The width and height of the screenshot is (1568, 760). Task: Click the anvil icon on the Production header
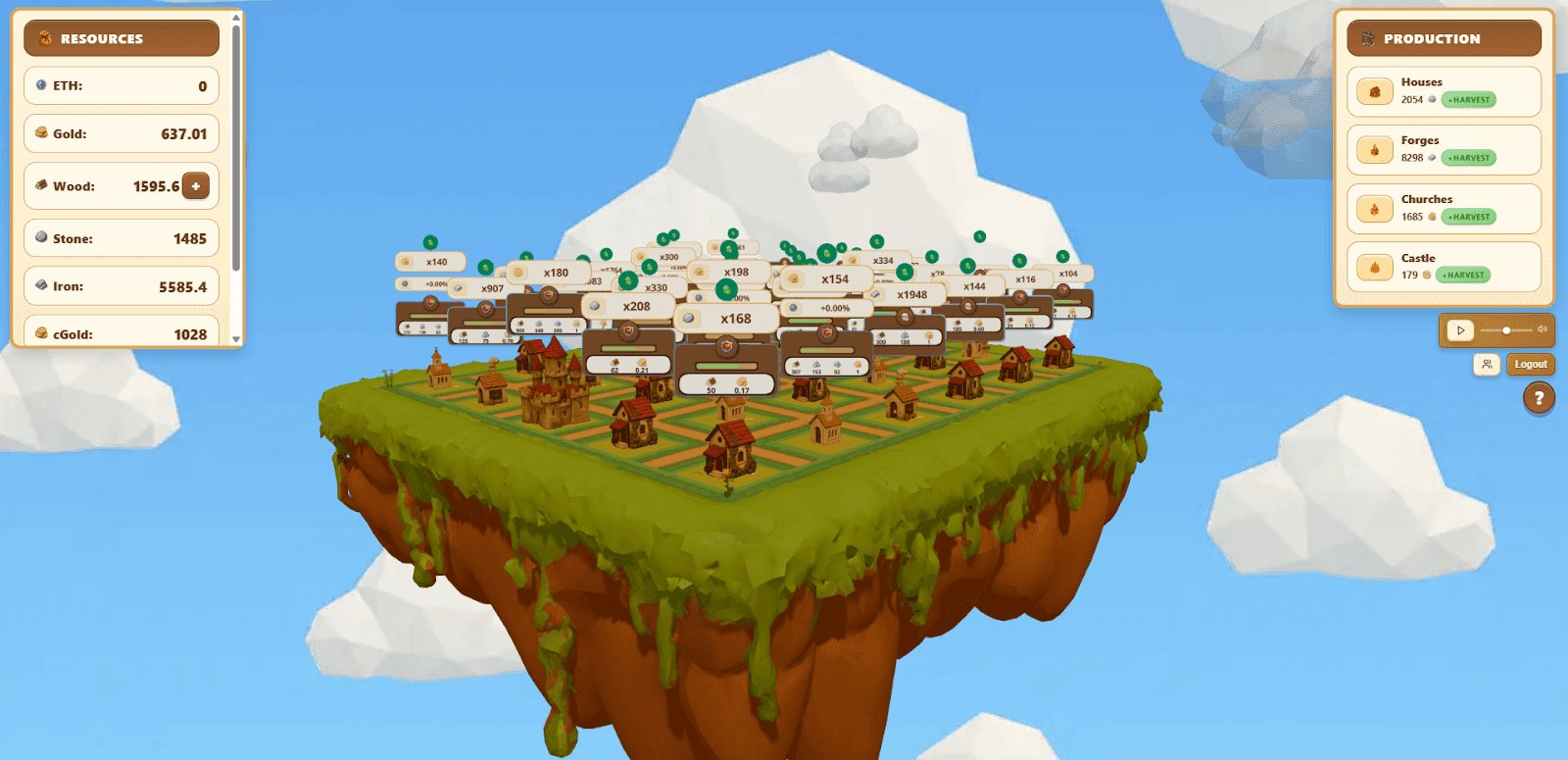pyautogui.click(x=1369, y=37)
